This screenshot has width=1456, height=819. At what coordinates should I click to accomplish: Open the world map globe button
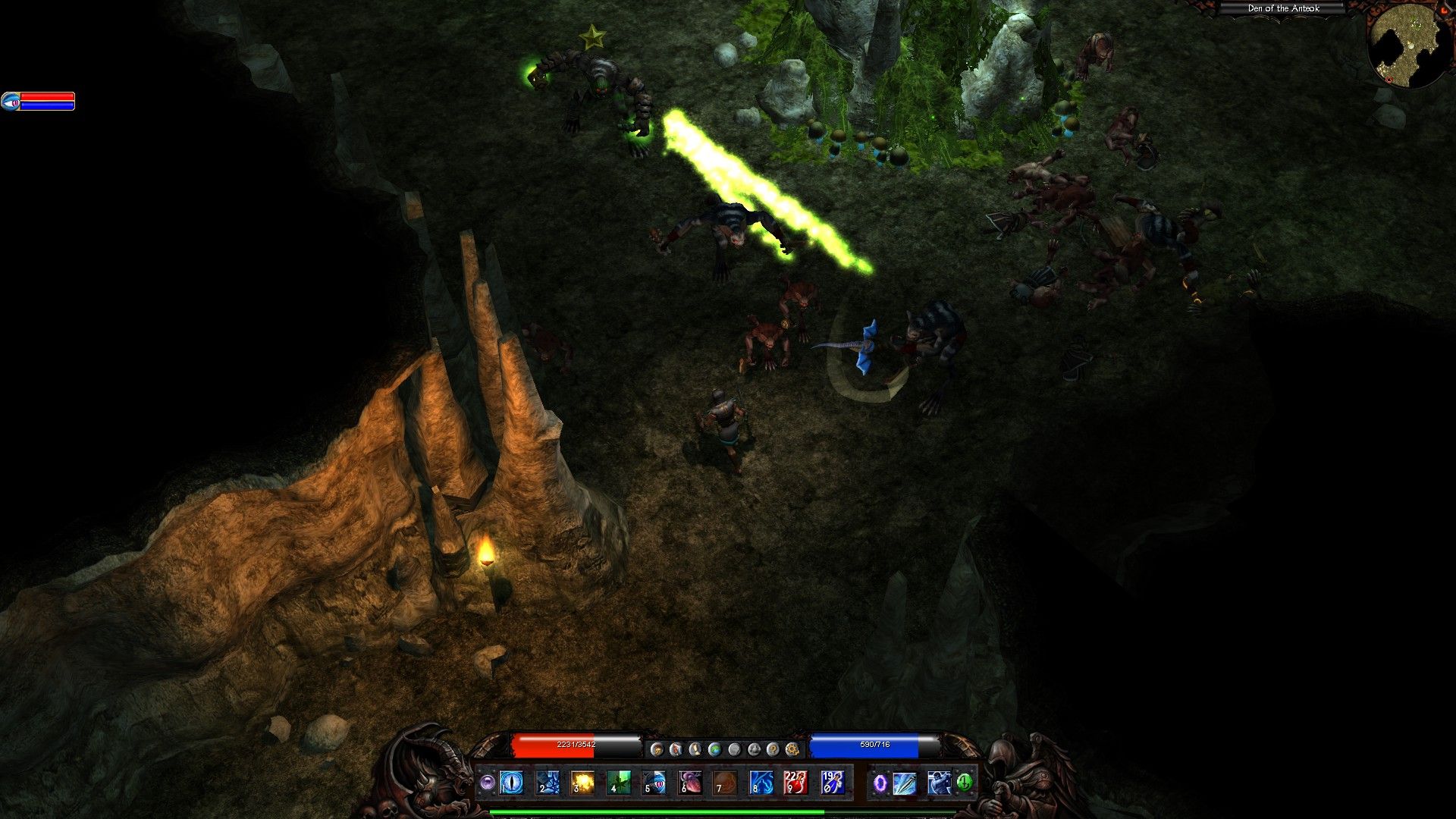714,749
